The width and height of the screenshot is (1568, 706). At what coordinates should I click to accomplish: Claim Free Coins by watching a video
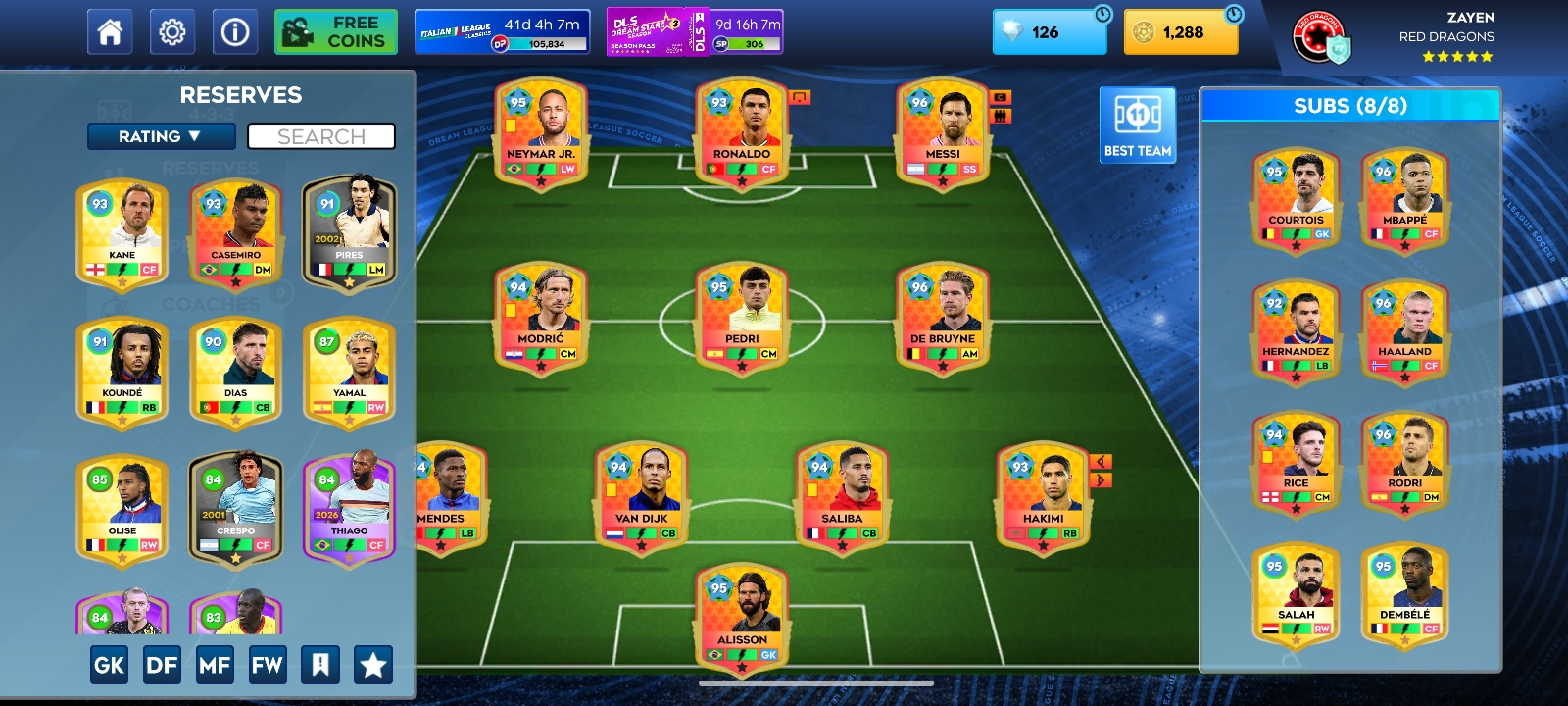[x=335, y=30]
